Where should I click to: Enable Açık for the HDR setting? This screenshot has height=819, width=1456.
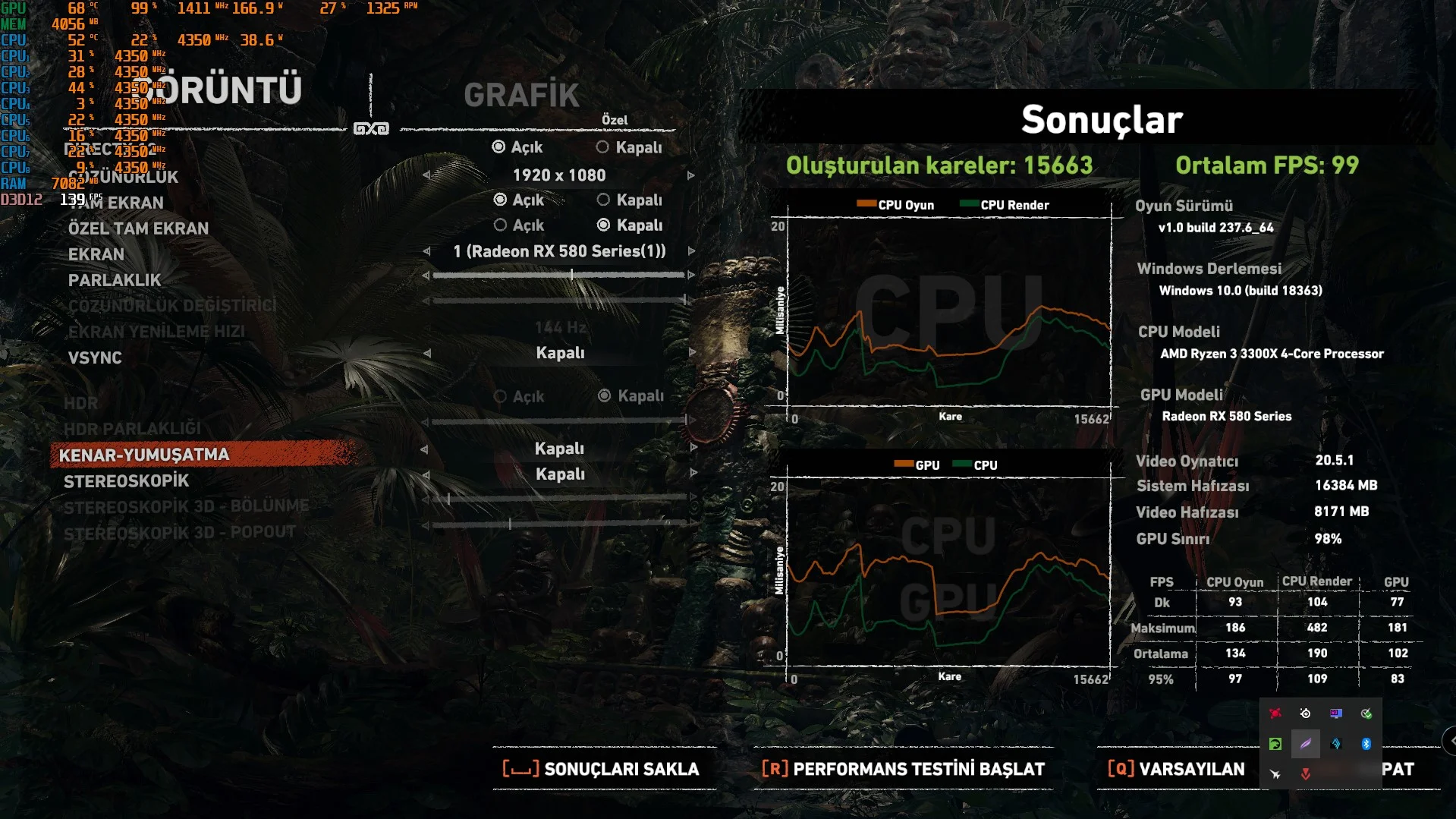[500, 395]
